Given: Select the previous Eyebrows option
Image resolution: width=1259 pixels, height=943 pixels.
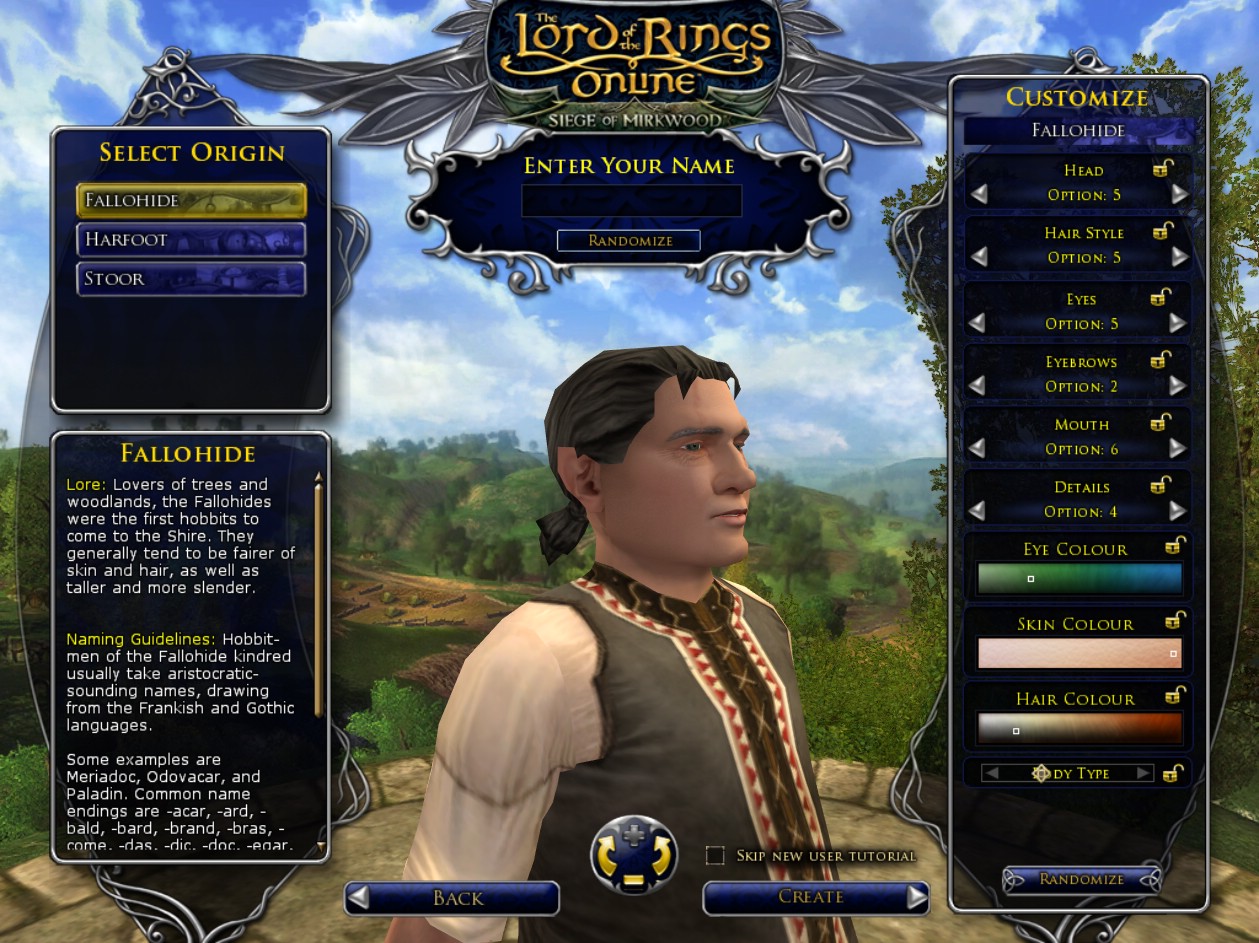Looking at the screenshot, I should coord(977,386).
